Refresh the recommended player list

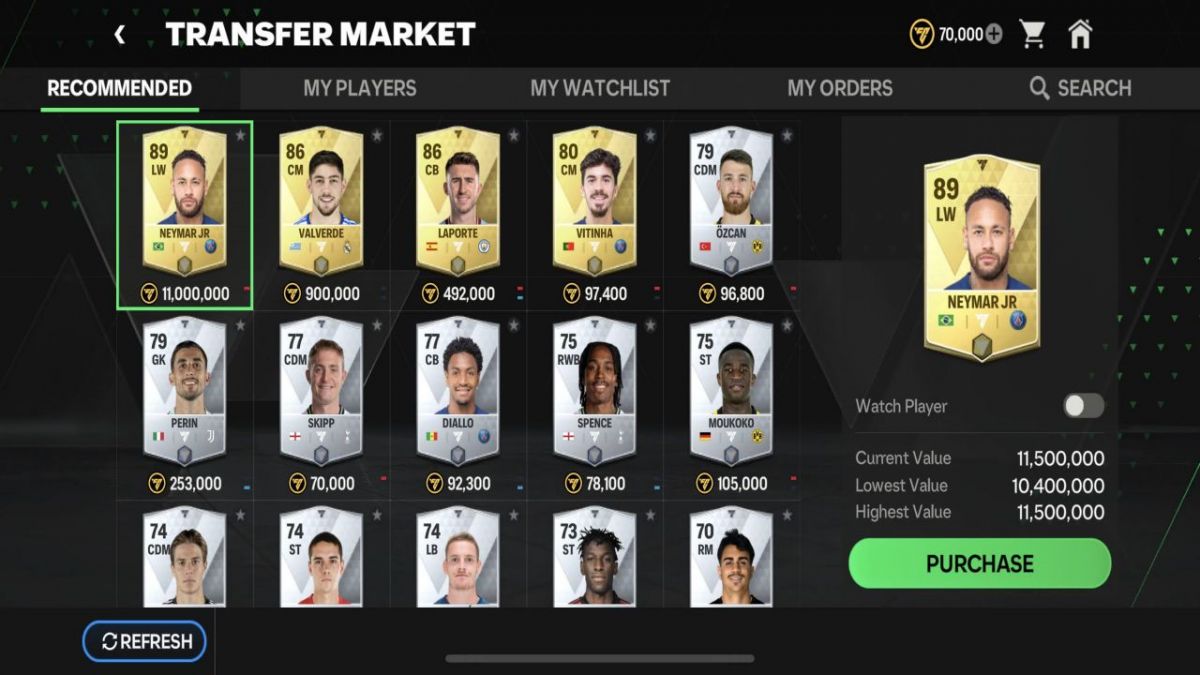(x=144, y=642)
